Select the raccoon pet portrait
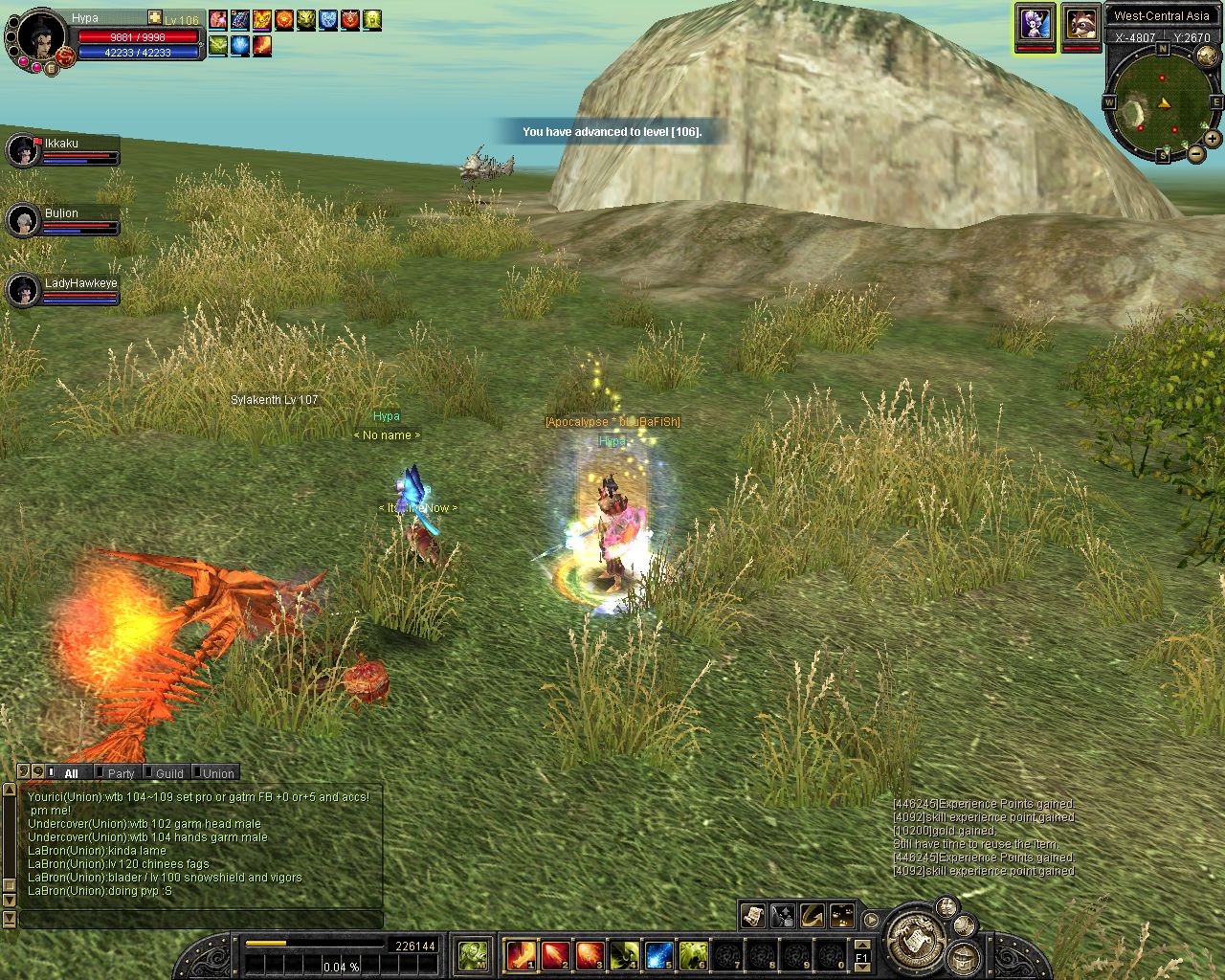Image resolution: width=1225 pixels, height=980 pixels. pos(1081,23)
